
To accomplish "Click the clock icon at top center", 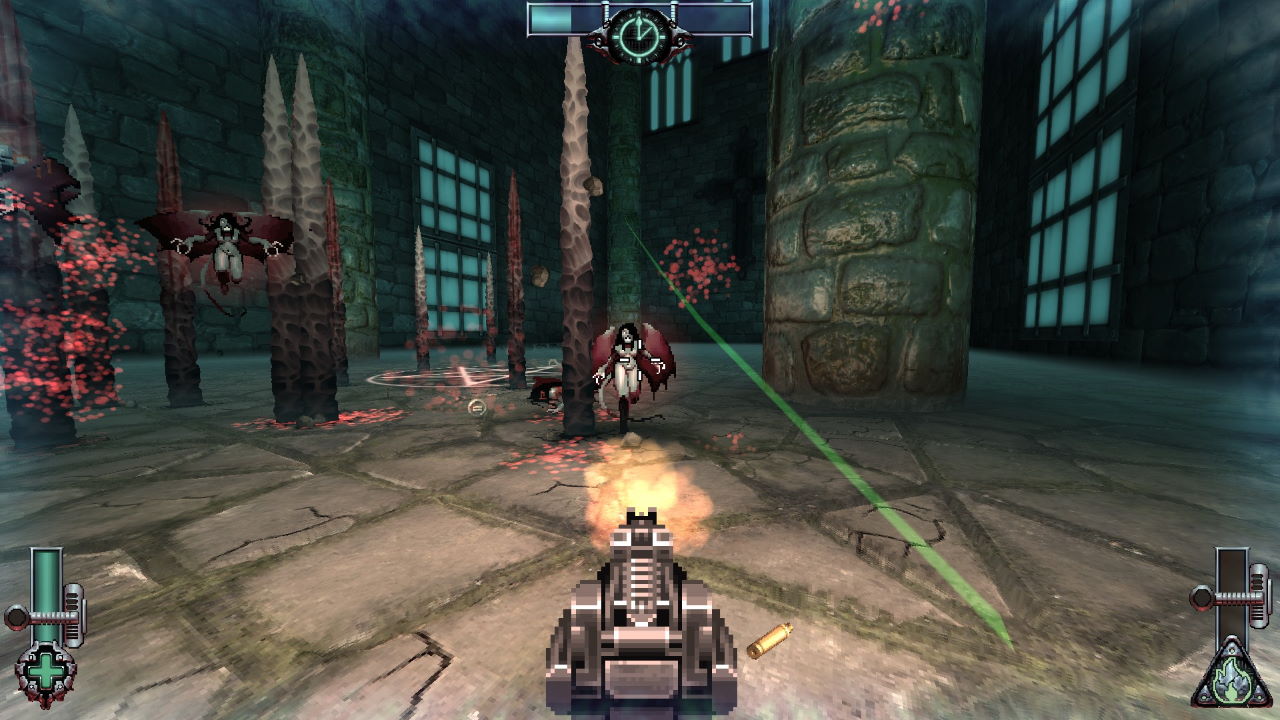I will tap(638, 36).
